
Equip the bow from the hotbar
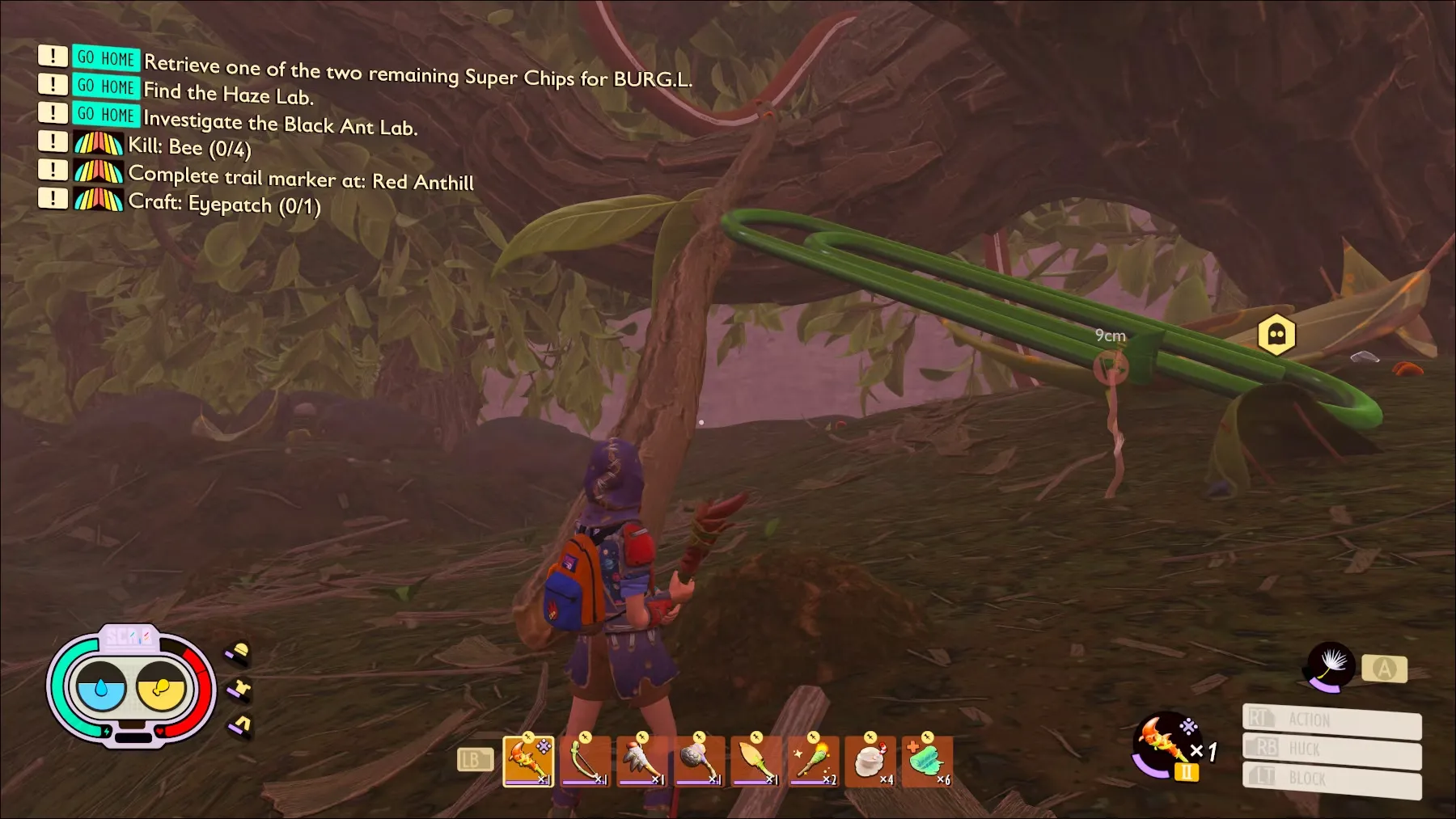click(585, 761)
